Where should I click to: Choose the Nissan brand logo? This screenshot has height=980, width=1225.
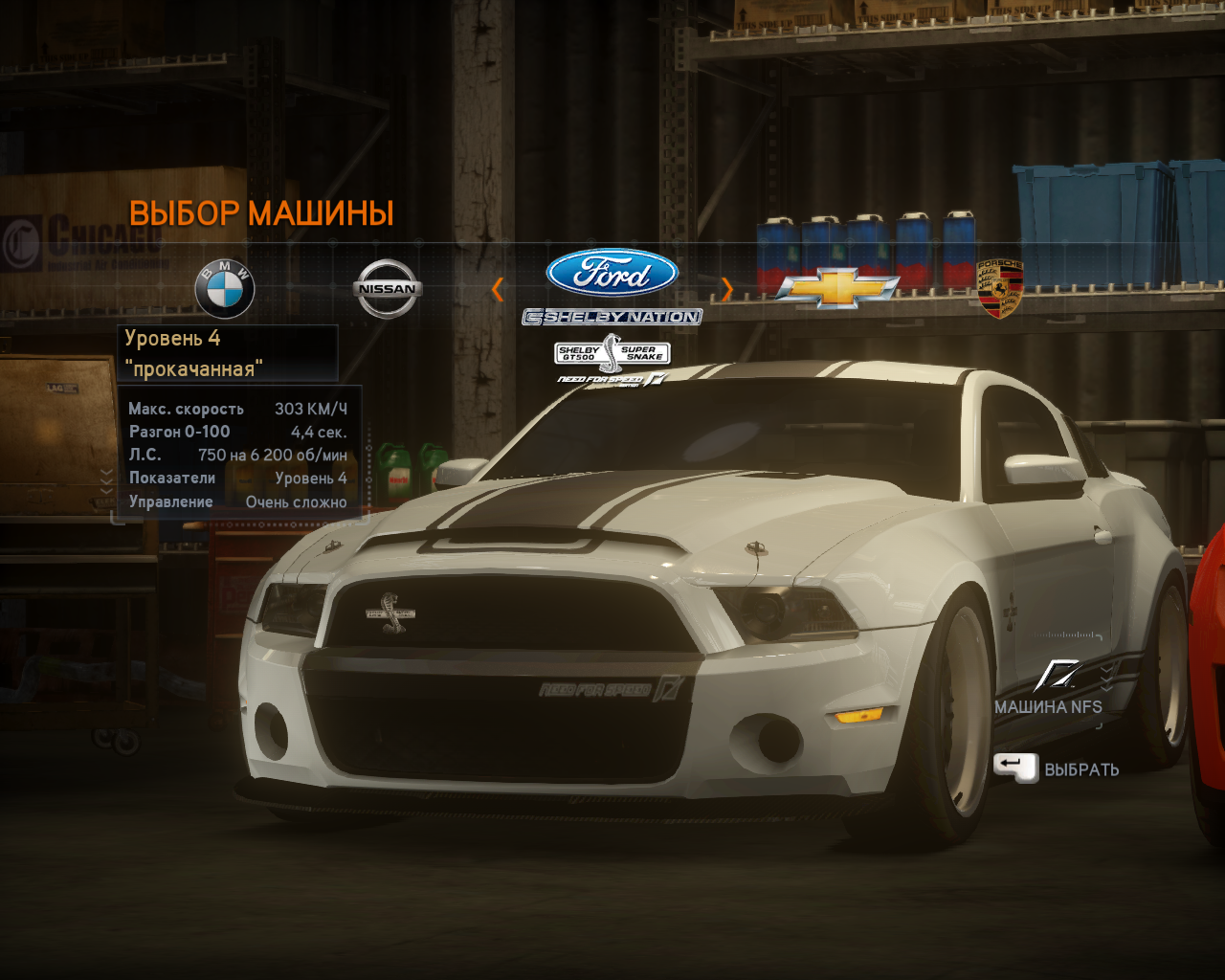point(387,288)
